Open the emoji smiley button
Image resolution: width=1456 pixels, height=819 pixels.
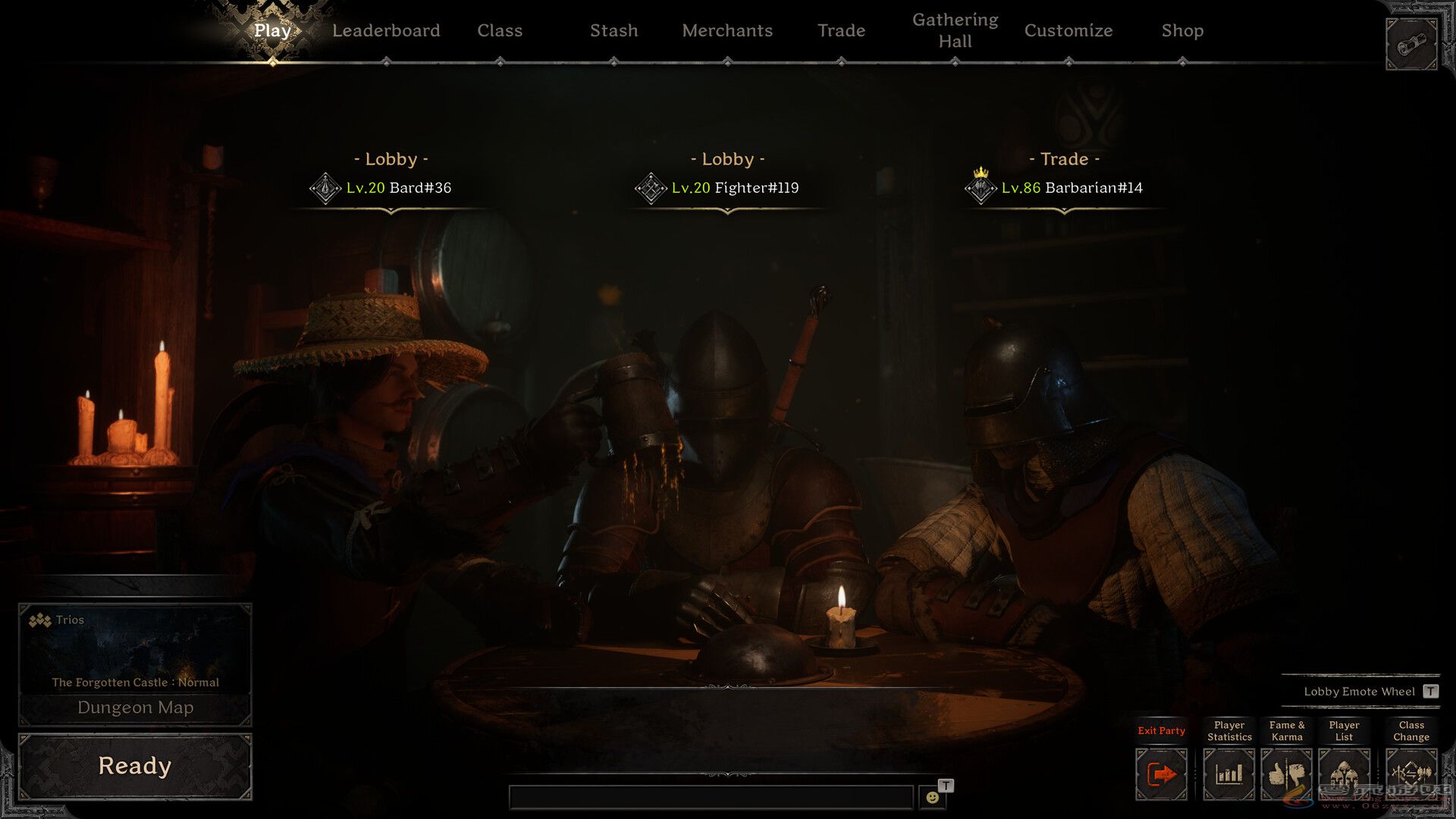pos(932,797)
